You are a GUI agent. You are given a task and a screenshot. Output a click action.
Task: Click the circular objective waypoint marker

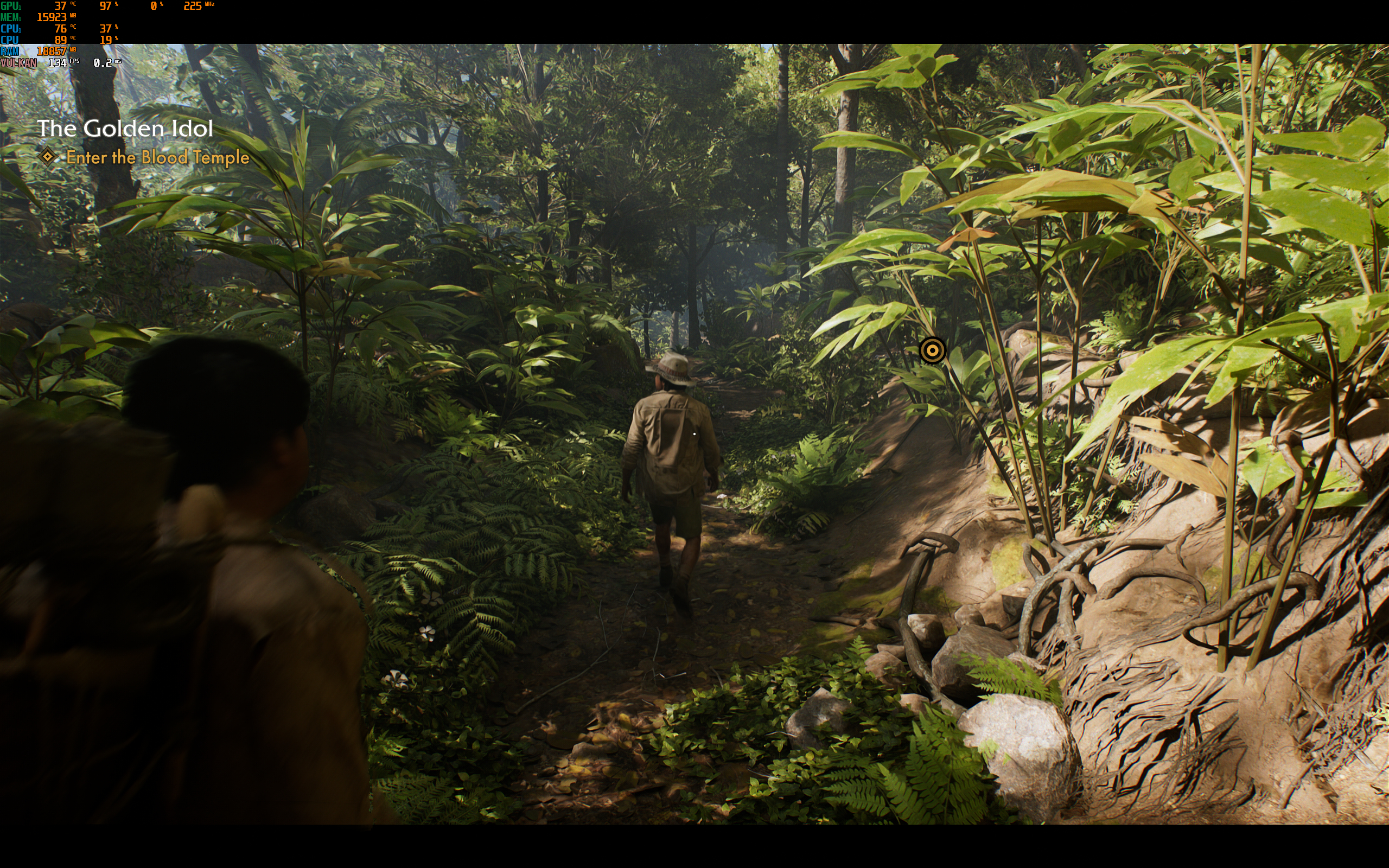point(932,349)
